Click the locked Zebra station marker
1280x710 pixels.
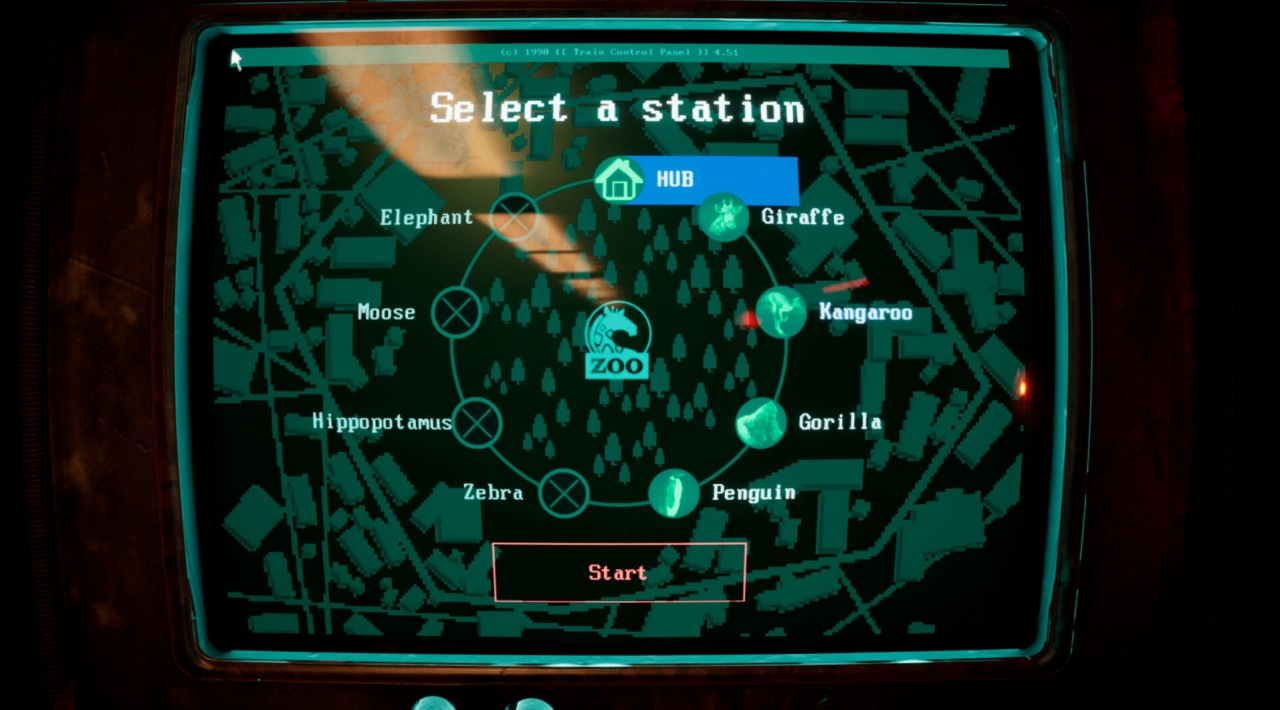564,493
